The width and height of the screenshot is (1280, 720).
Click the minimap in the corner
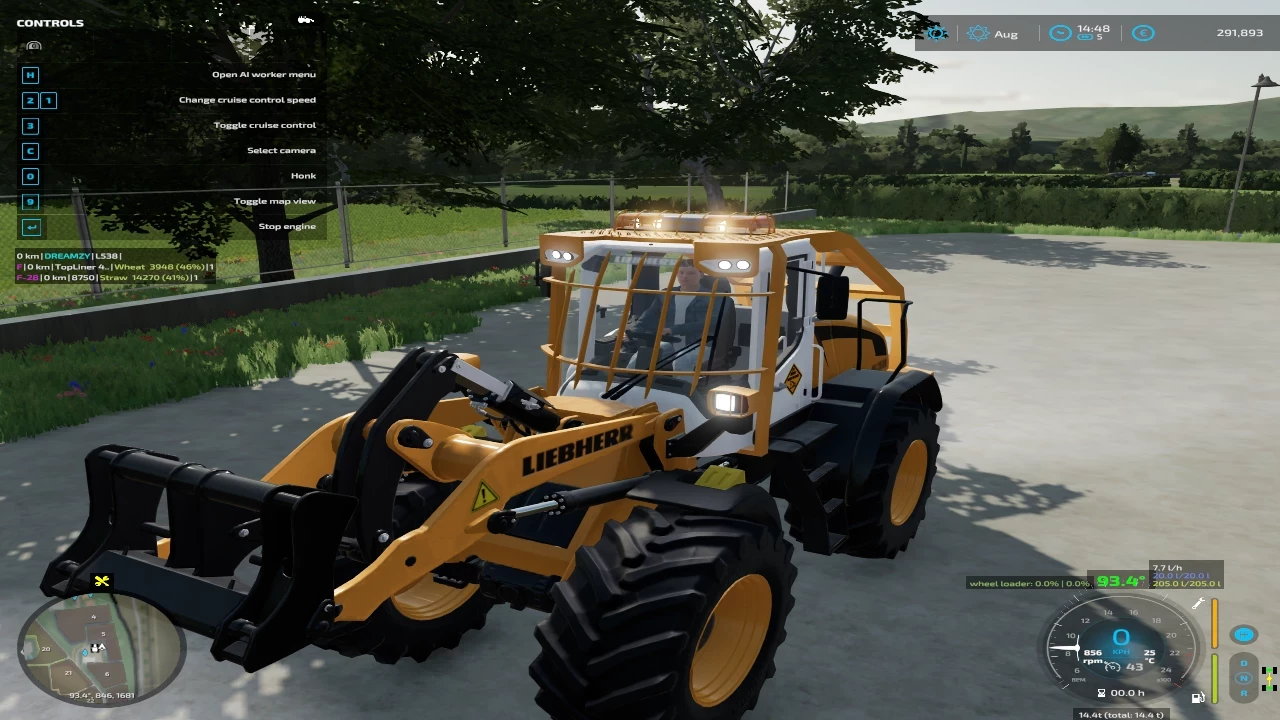coord(100,648)
